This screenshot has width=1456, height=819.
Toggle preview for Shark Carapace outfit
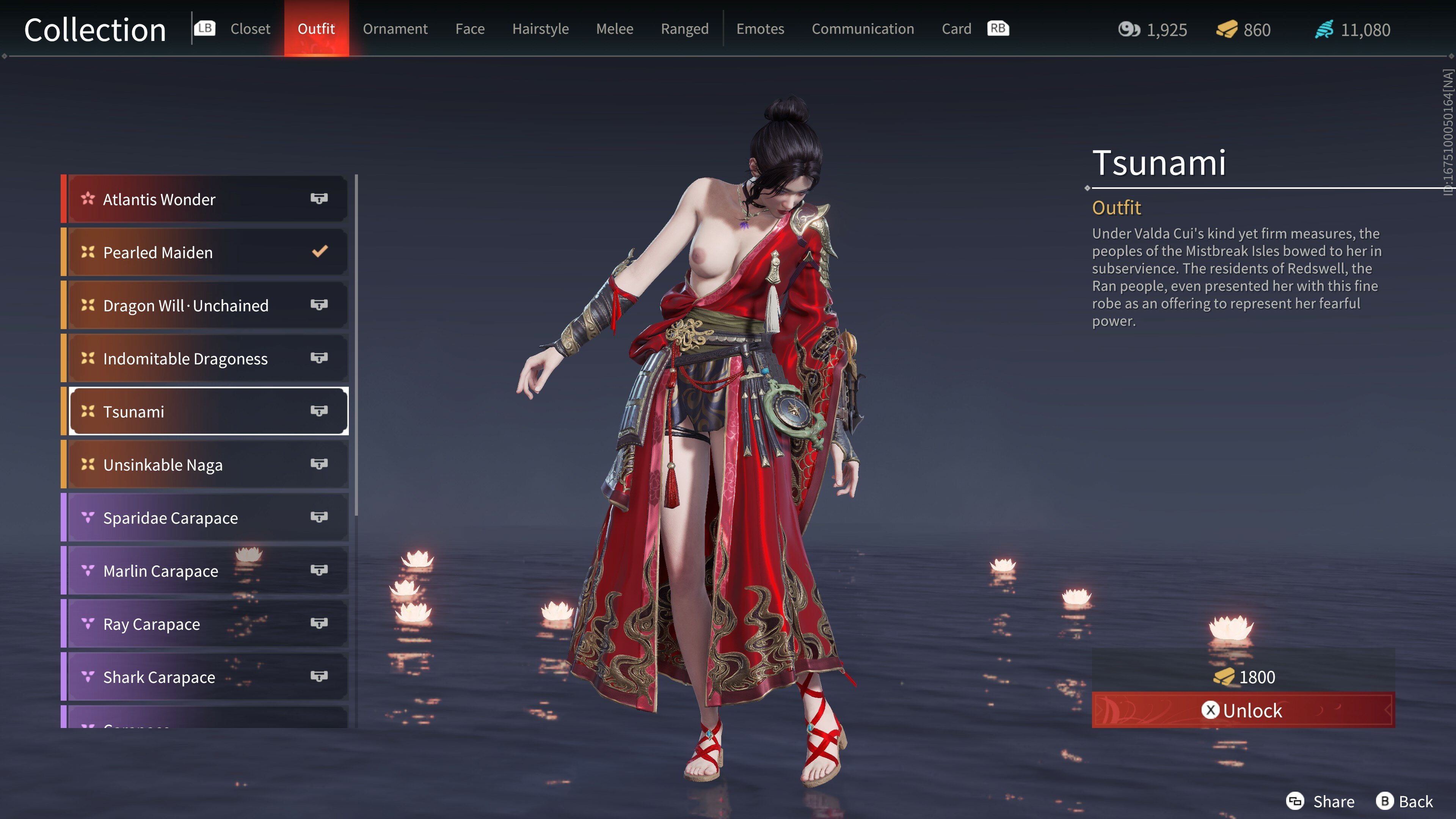319,676
